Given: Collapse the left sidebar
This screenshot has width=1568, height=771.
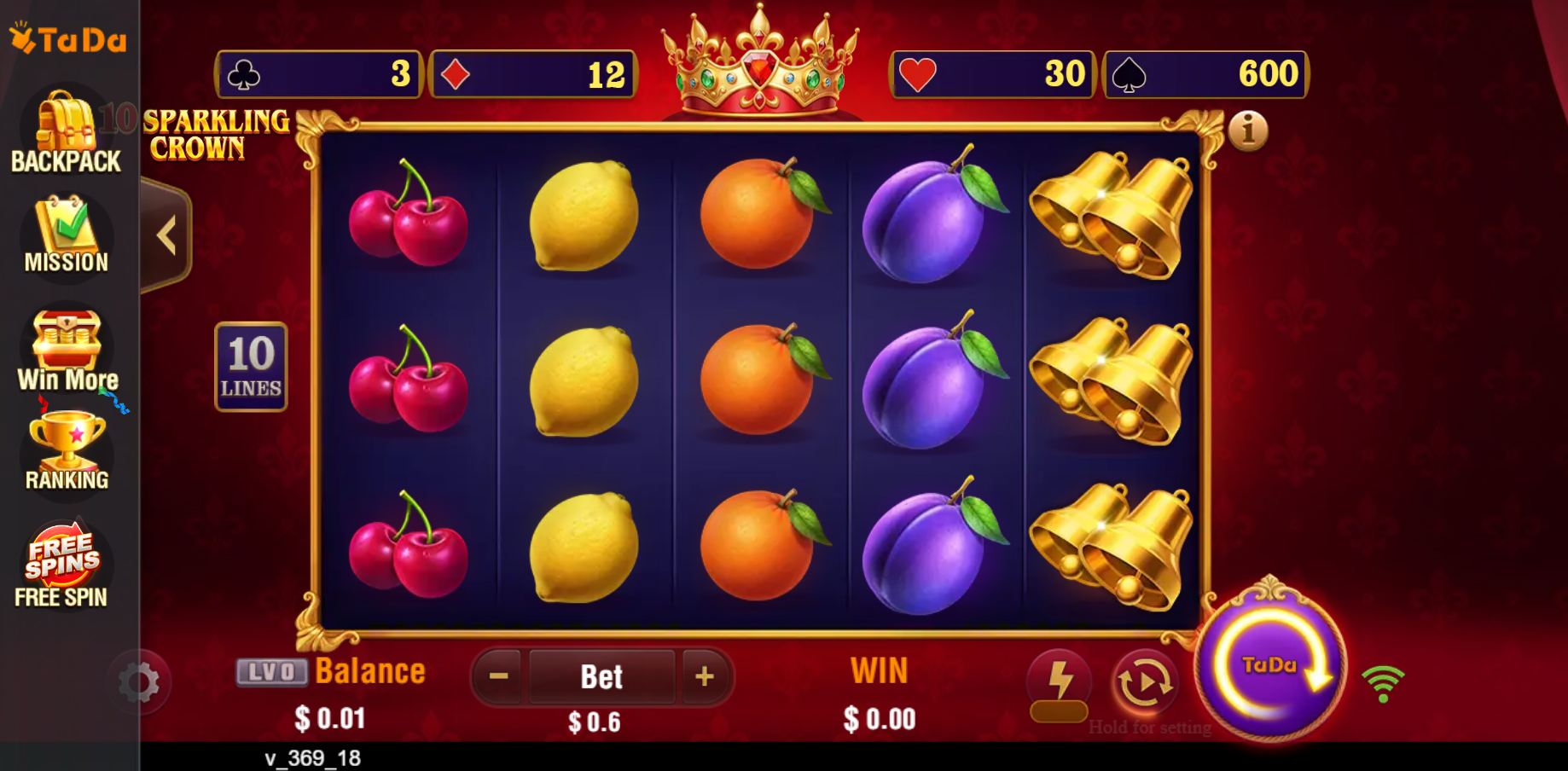Looking at the screenshot, I should click(x=167, y=236).
